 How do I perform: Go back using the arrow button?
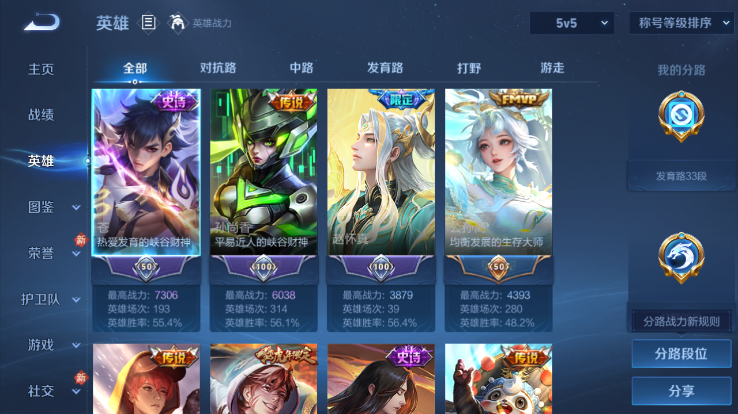[42, 22]
